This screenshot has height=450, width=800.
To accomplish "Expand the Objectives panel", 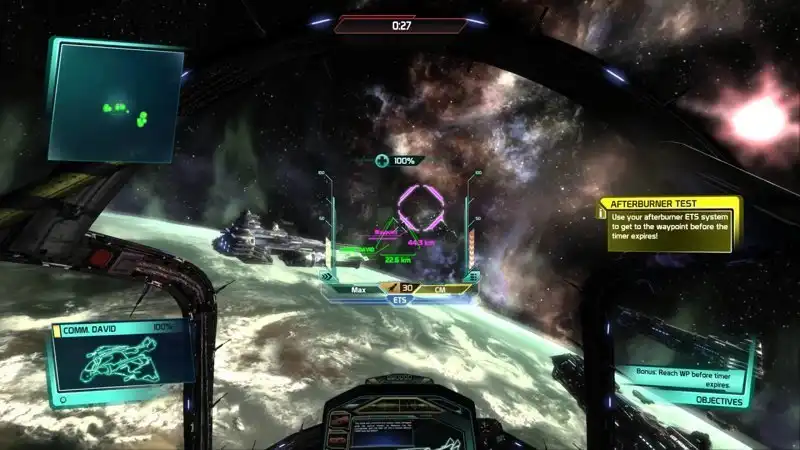I will coord(713,402).
